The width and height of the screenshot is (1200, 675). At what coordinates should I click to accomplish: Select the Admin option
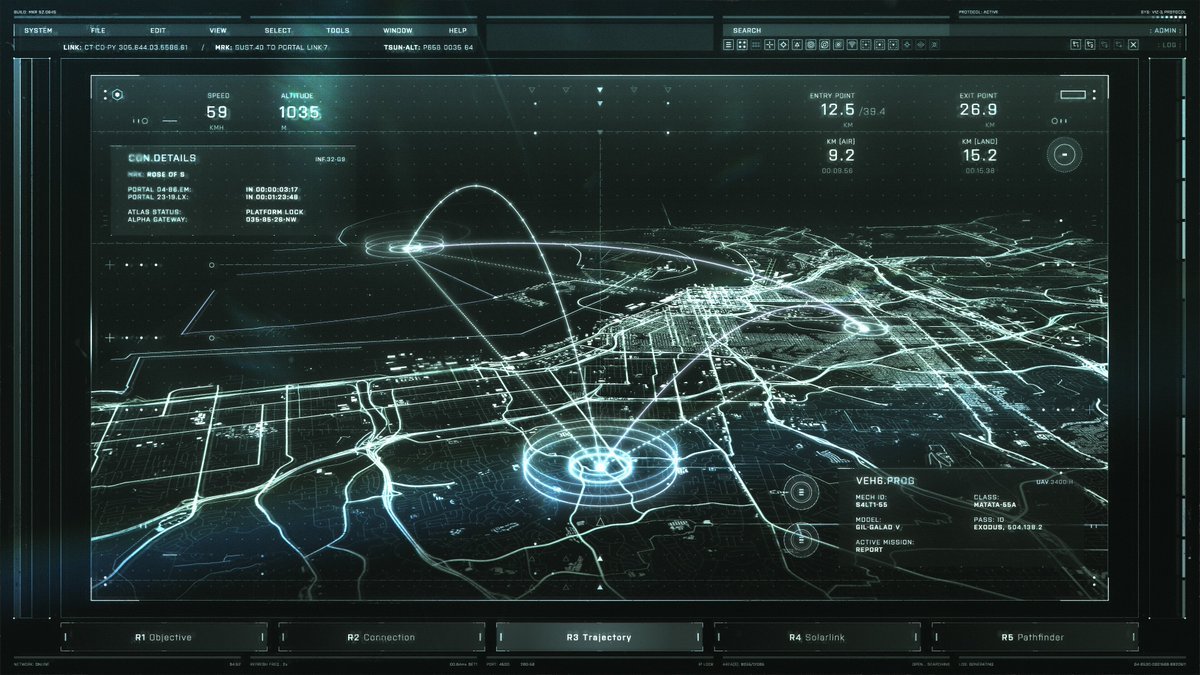(1165, 31)
